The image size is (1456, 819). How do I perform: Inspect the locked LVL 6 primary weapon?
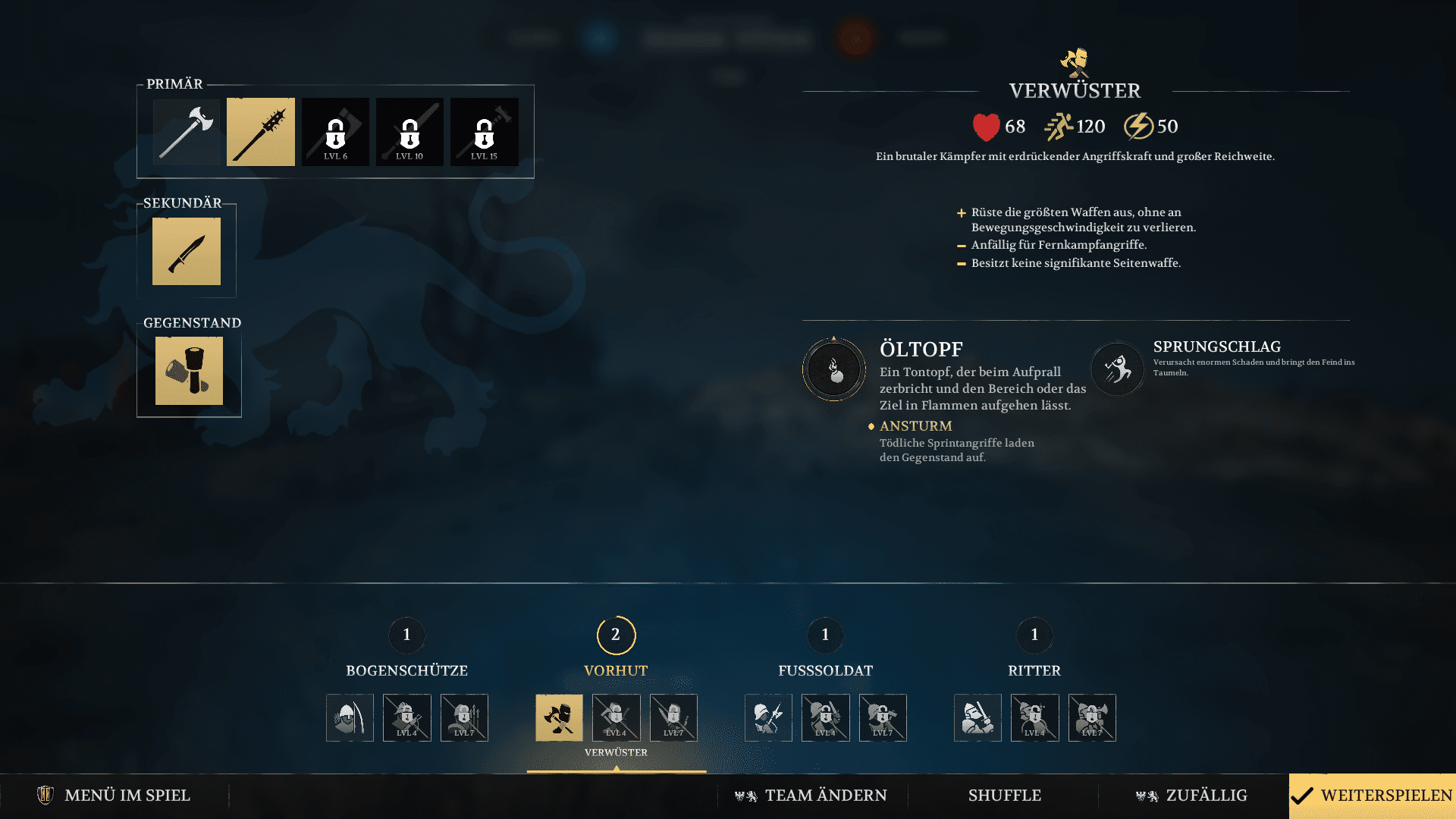tap(334, 131)
